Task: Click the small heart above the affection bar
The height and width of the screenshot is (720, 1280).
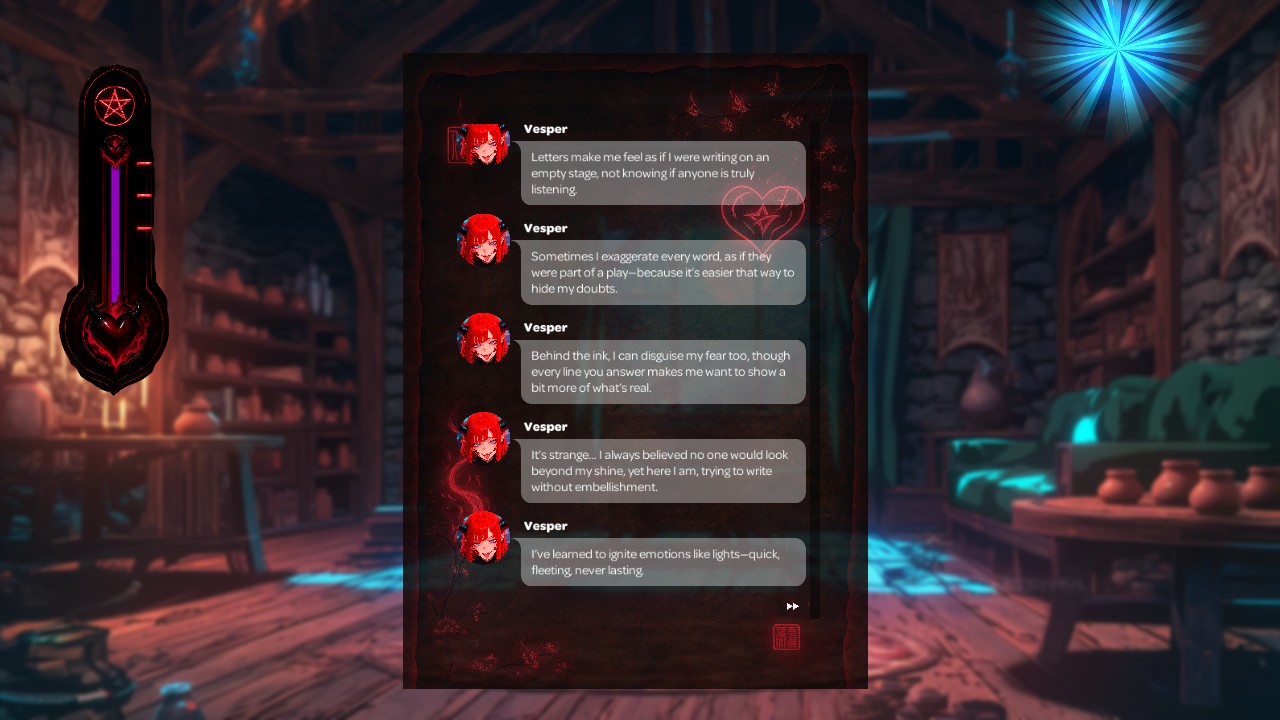Action: pos(113,154)
